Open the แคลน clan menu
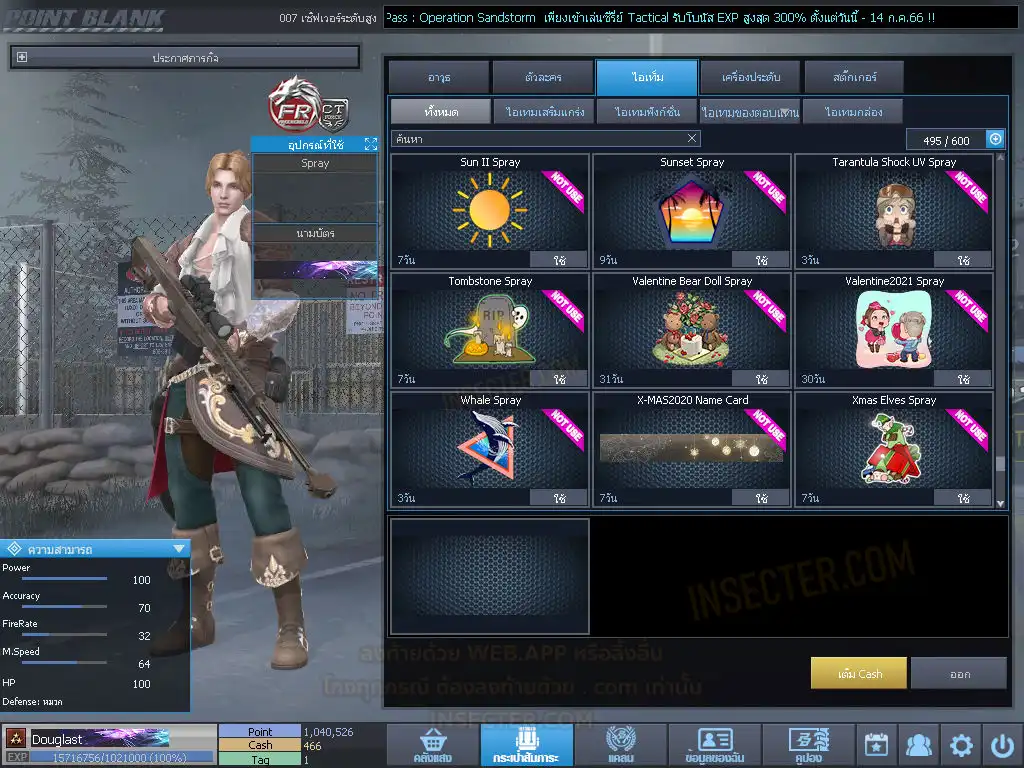Viewport: 1024px width, 768px height. tap(620, 745)
